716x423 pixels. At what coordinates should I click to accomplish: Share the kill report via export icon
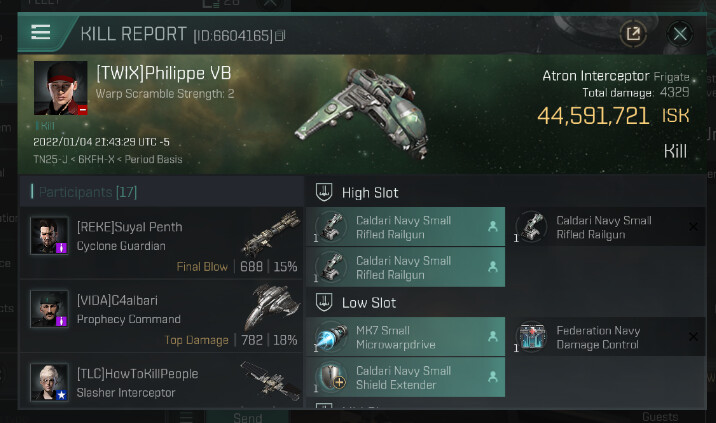click(x=633, y=34)
